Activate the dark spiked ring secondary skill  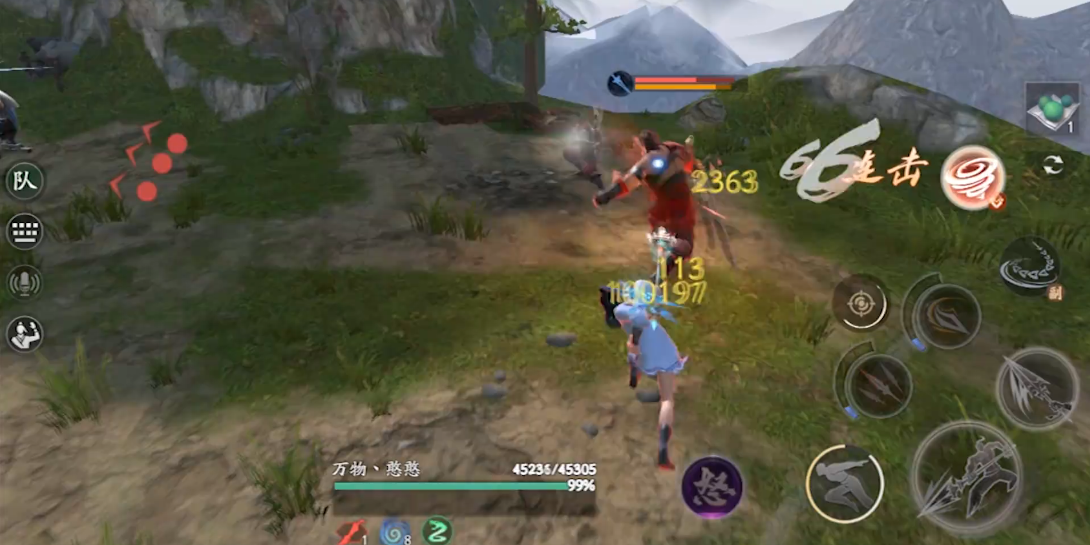[1029, 266]
